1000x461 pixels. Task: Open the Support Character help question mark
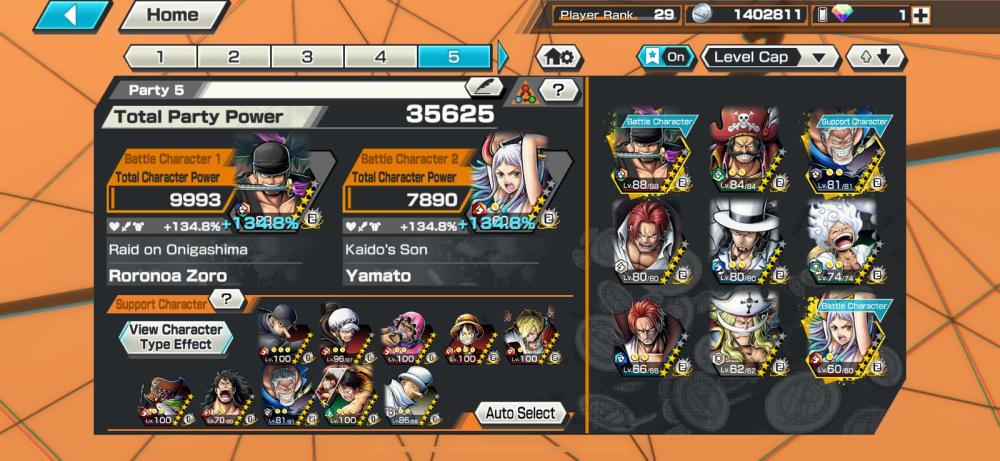coord(228,299)
